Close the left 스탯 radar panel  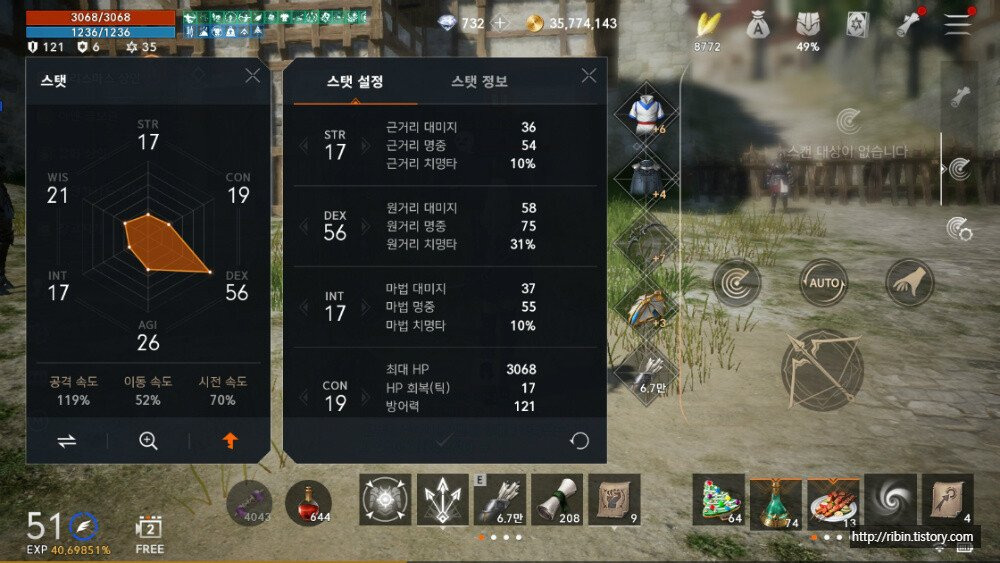point(253,76)
